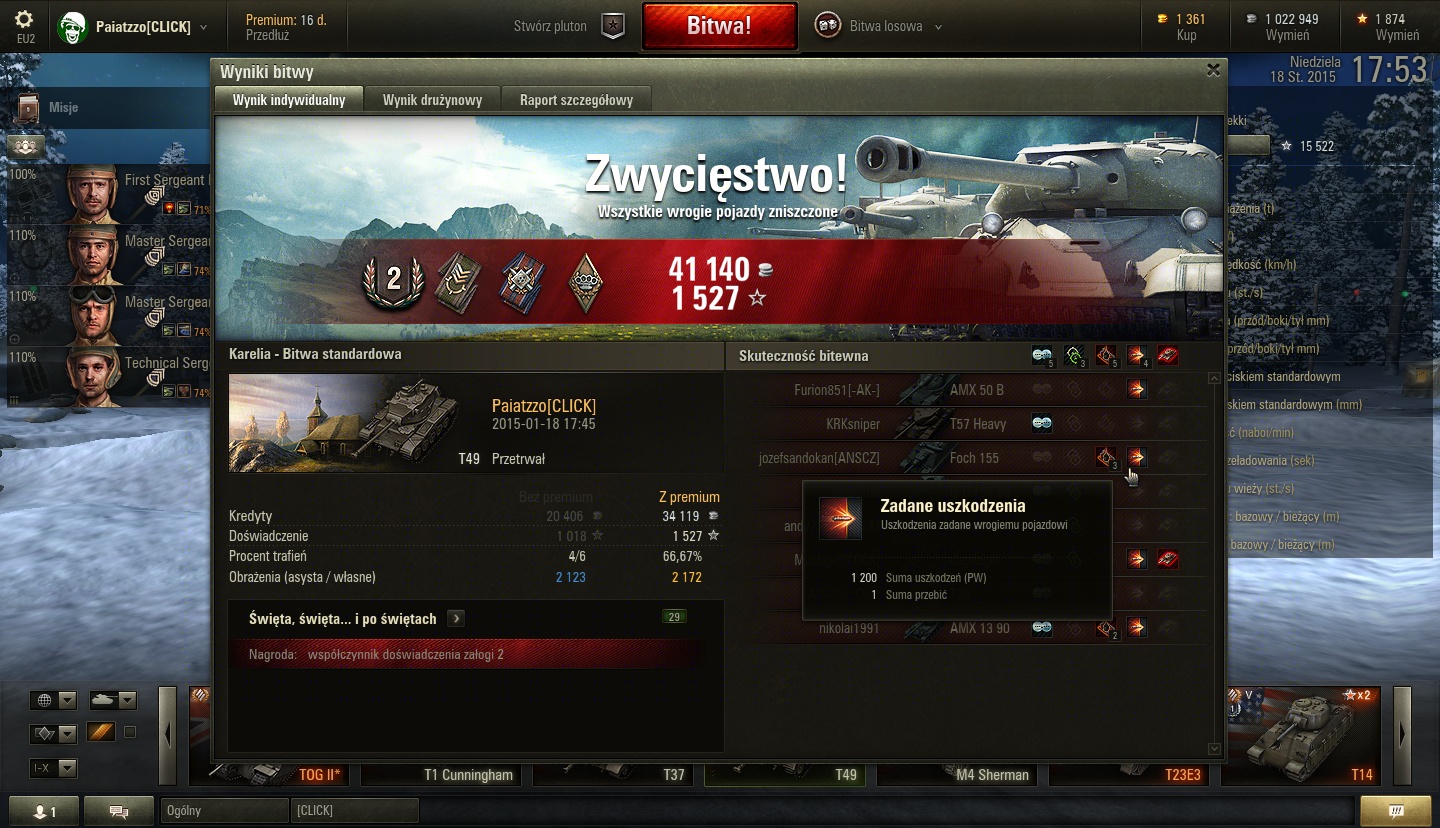1440x828 pixels.
Task: Open the Ogólny chat channel
Action: (224, 810)
